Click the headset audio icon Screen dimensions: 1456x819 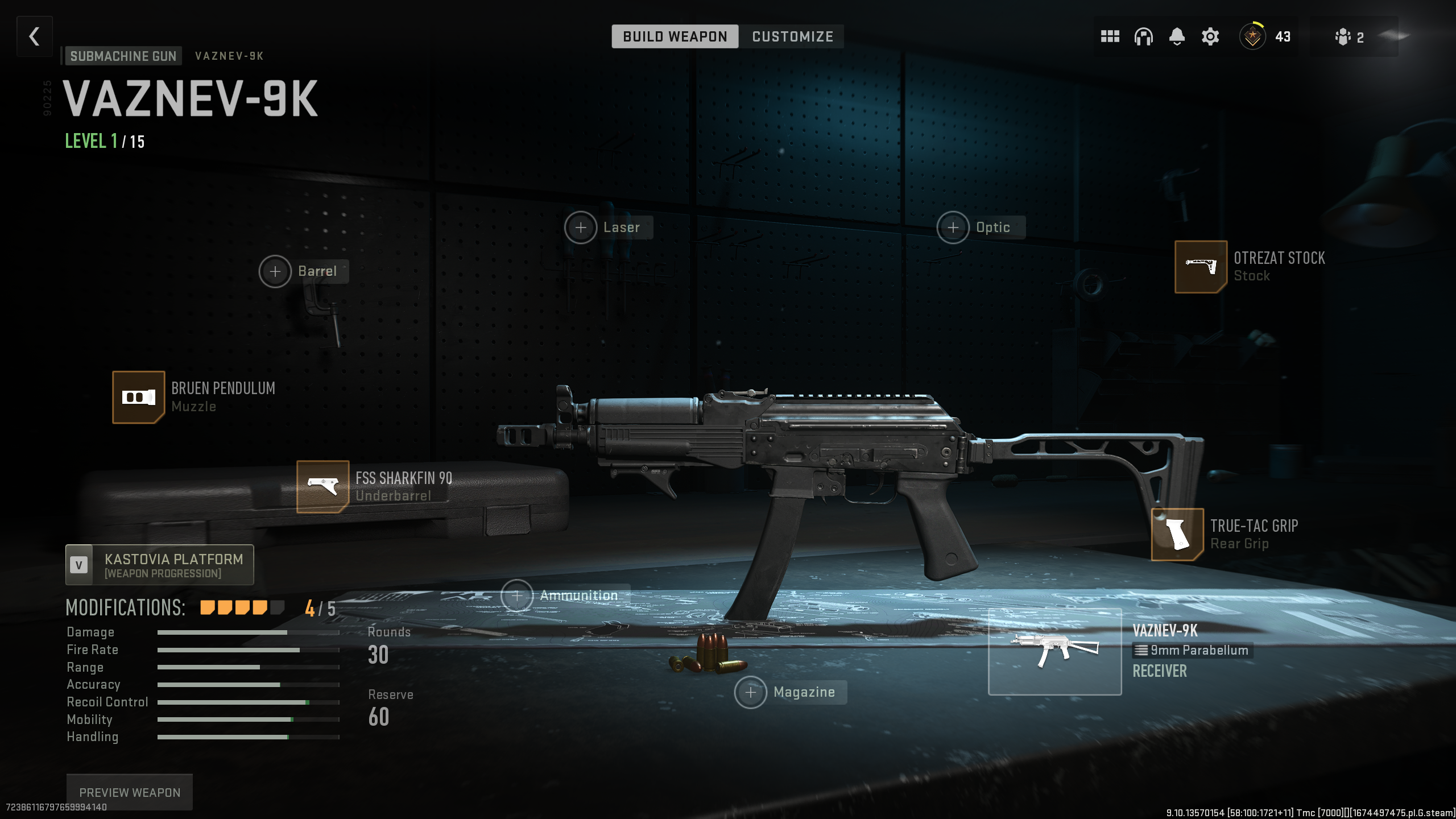tap(1143, 36)
